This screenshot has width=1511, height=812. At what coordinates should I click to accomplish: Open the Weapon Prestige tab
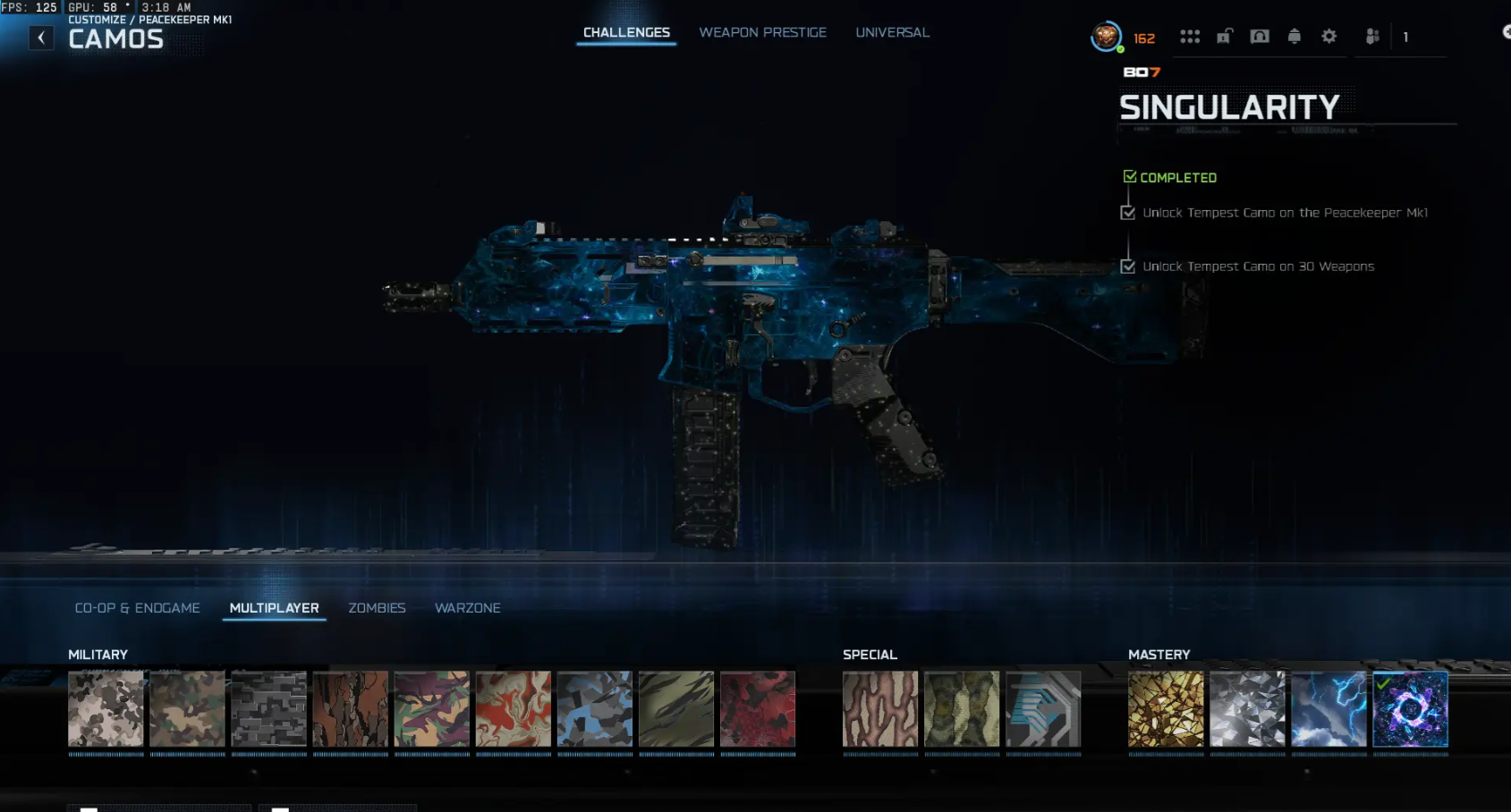[762, 32]
